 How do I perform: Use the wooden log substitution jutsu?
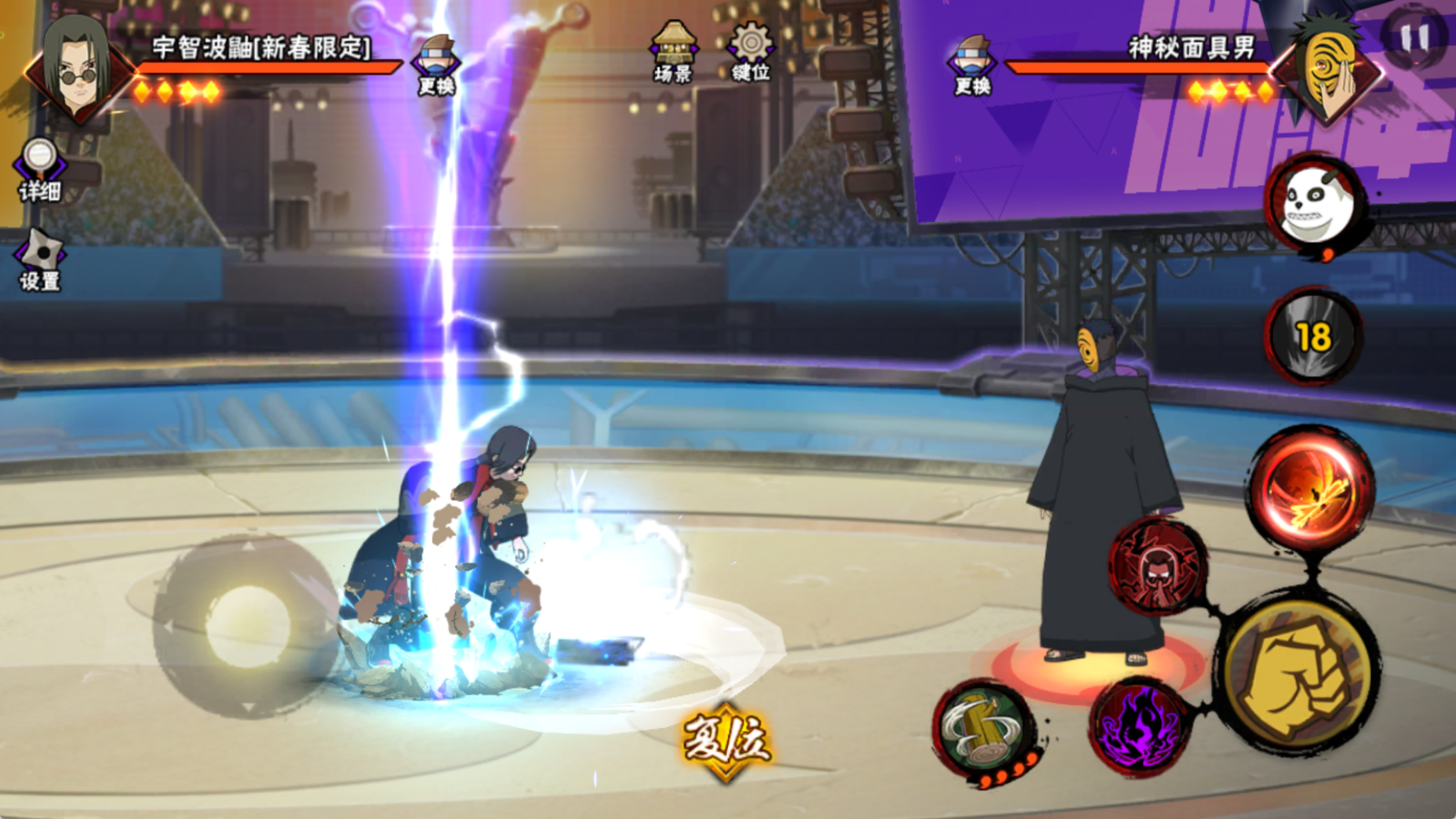click(x=985, y=729)
